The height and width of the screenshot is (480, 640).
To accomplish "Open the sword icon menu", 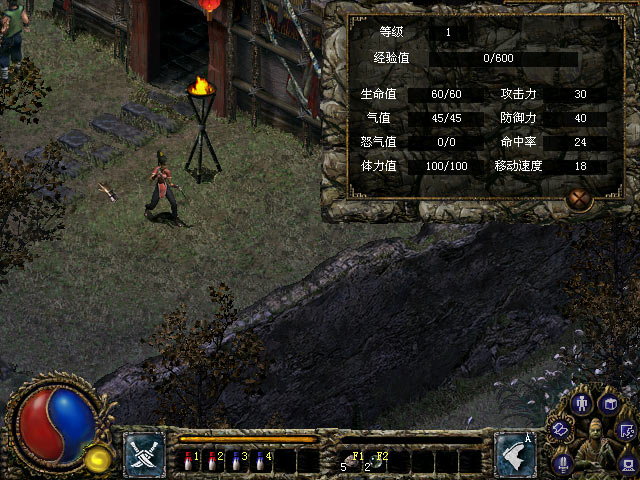I will click(x=563, y=461).
